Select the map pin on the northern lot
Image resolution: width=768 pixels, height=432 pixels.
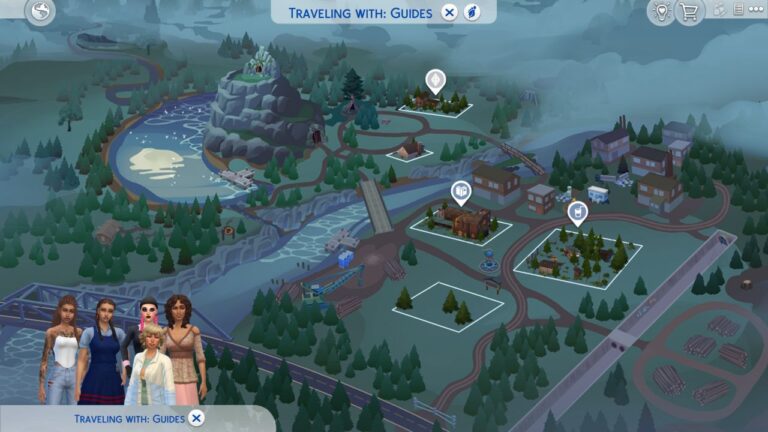tap(435, 80)
